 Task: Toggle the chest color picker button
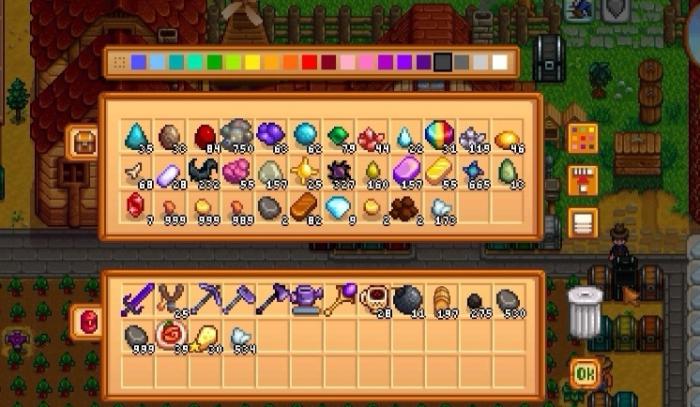(x=582, y=137)
